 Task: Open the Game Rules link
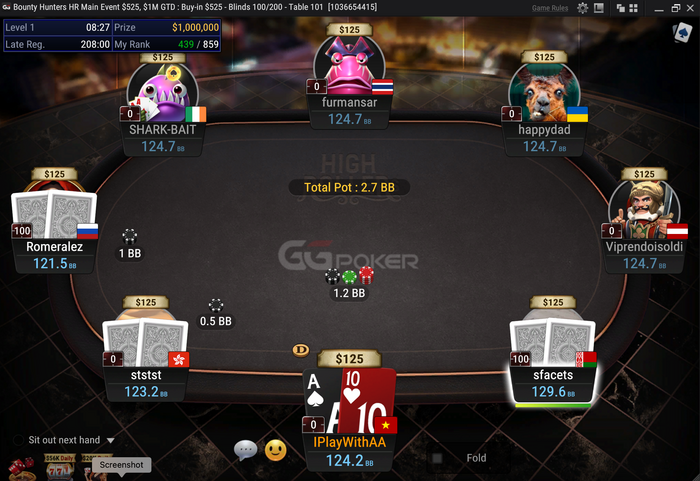[549, 7]
